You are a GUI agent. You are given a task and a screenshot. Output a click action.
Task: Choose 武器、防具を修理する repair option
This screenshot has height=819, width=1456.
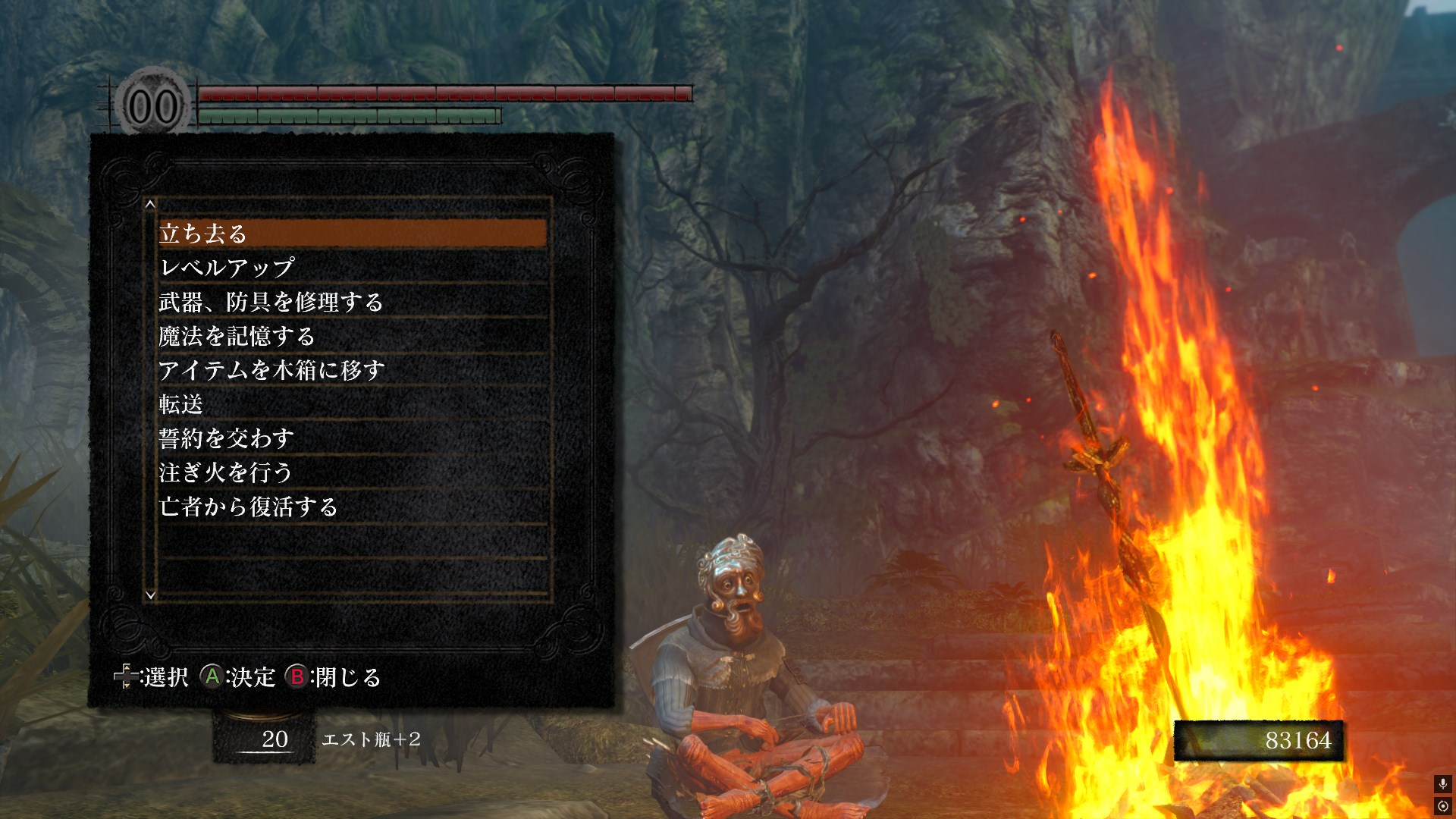[x=352, y=302]
